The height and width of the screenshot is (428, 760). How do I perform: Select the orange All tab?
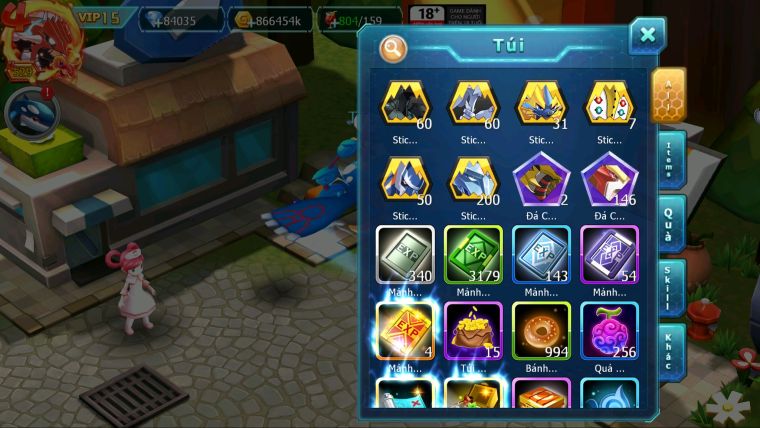pyautogui.click(x=668, y=94)
